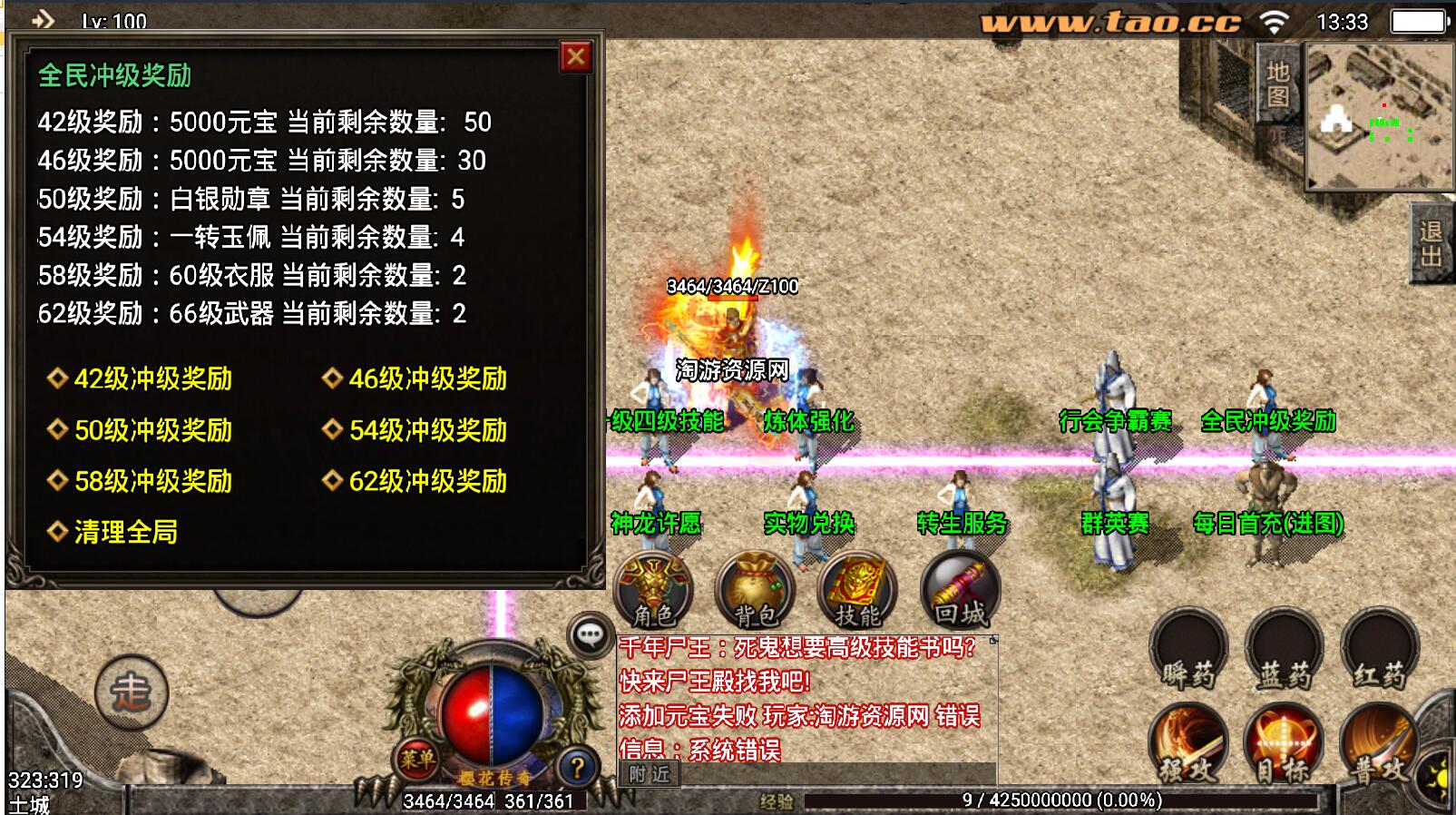Claim the 58级冲级奖励 reward
The height and width of the screenshot is (815, 1456).
(x=152, y=481)
